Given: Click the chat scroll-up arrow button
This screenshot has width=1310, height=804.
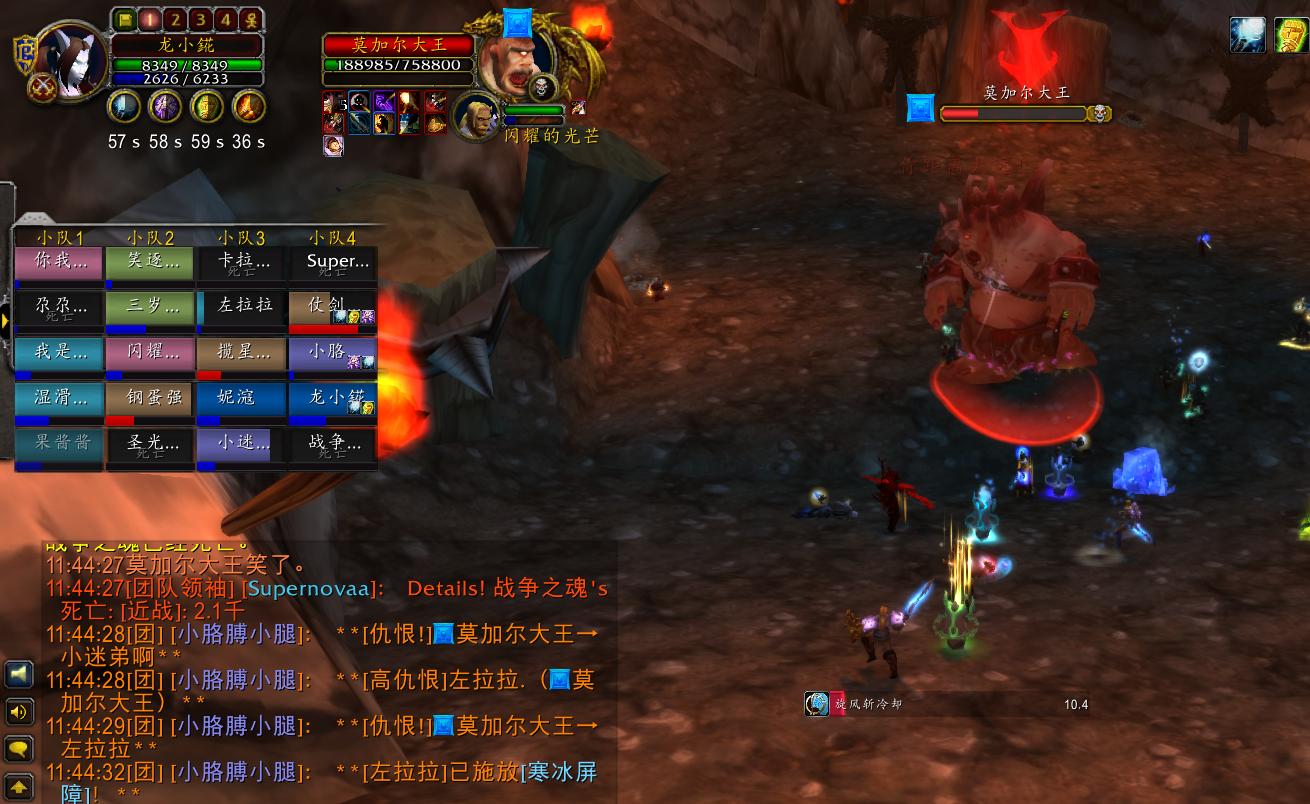Looking at the screenshot, I should (x=18, y=784).
